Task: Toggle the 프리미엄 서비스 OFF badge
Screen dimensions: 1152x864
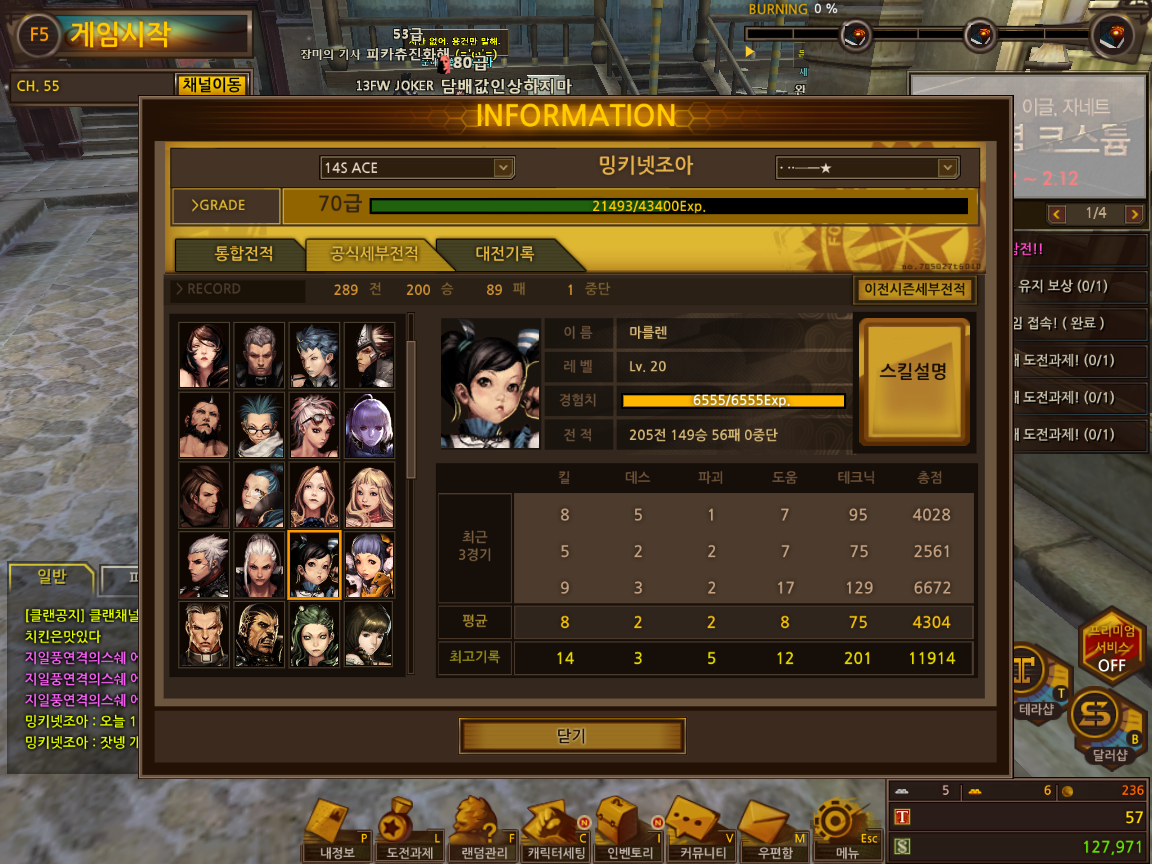Action: (1110, 649)
